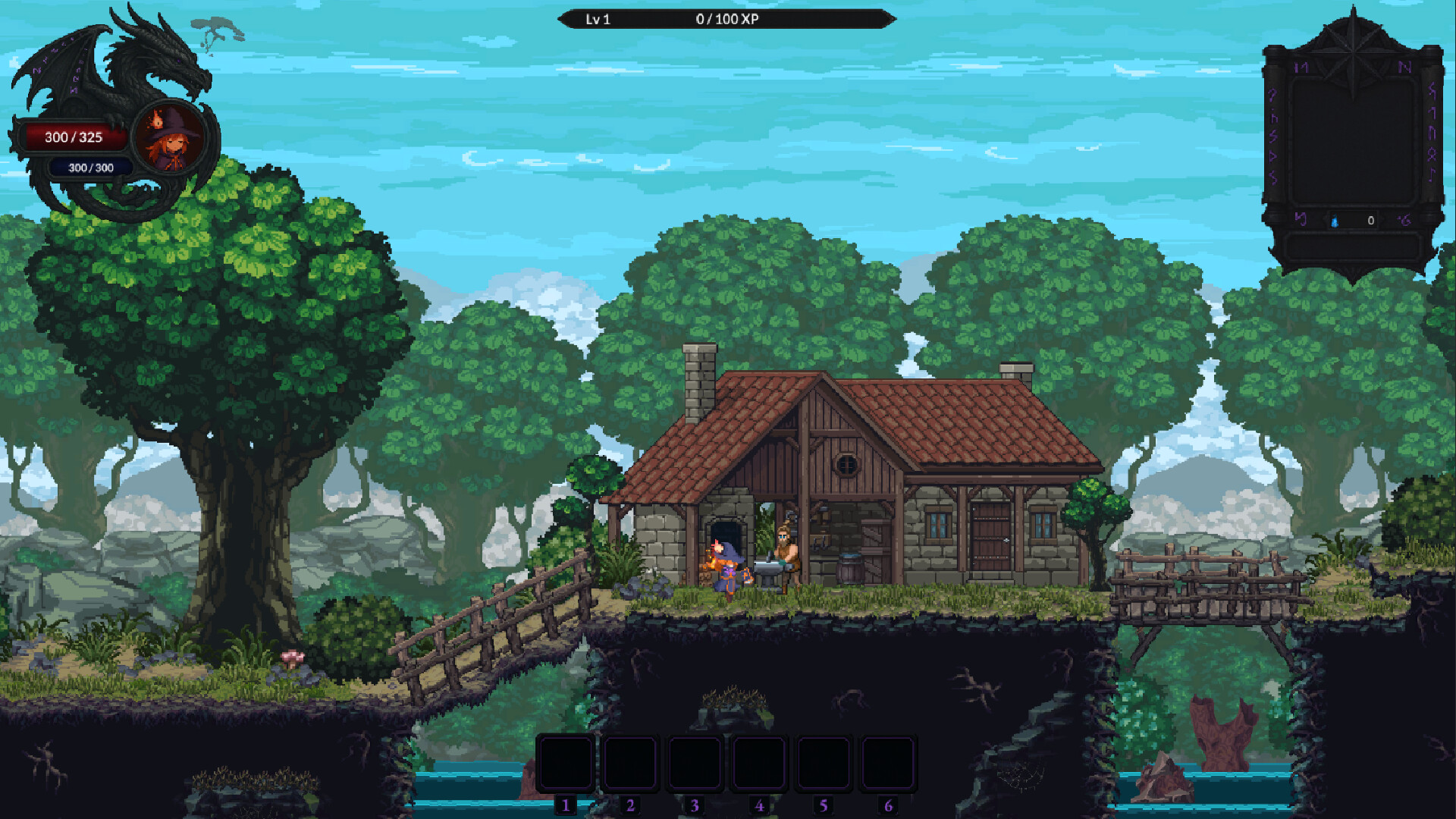Click the bar below the minimap counter
This screenshot has width=1456, height=819.
[x=1354, y=247]
